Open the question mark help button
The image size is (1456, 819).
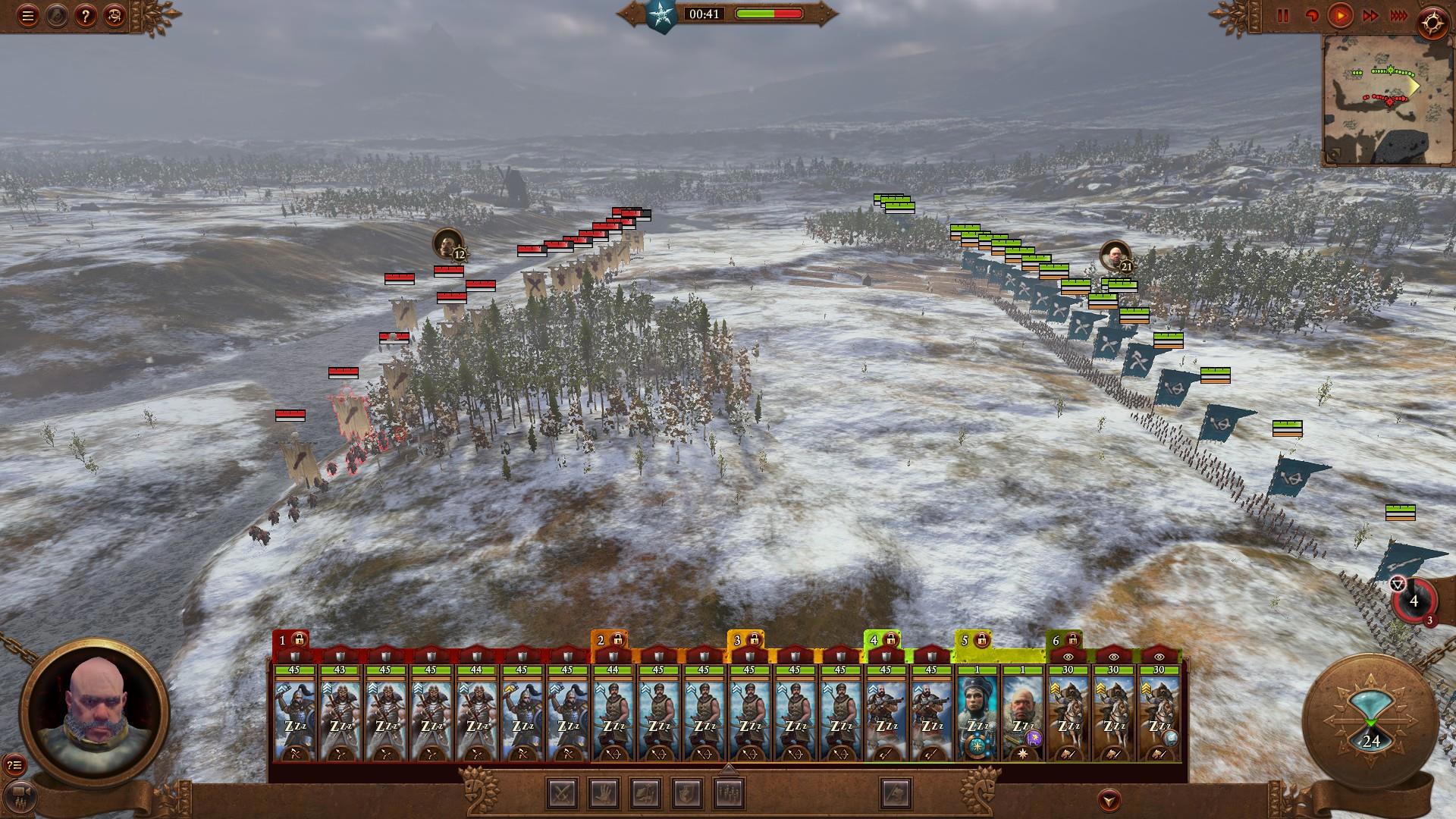pyautogui.click(x=85, y=16)
